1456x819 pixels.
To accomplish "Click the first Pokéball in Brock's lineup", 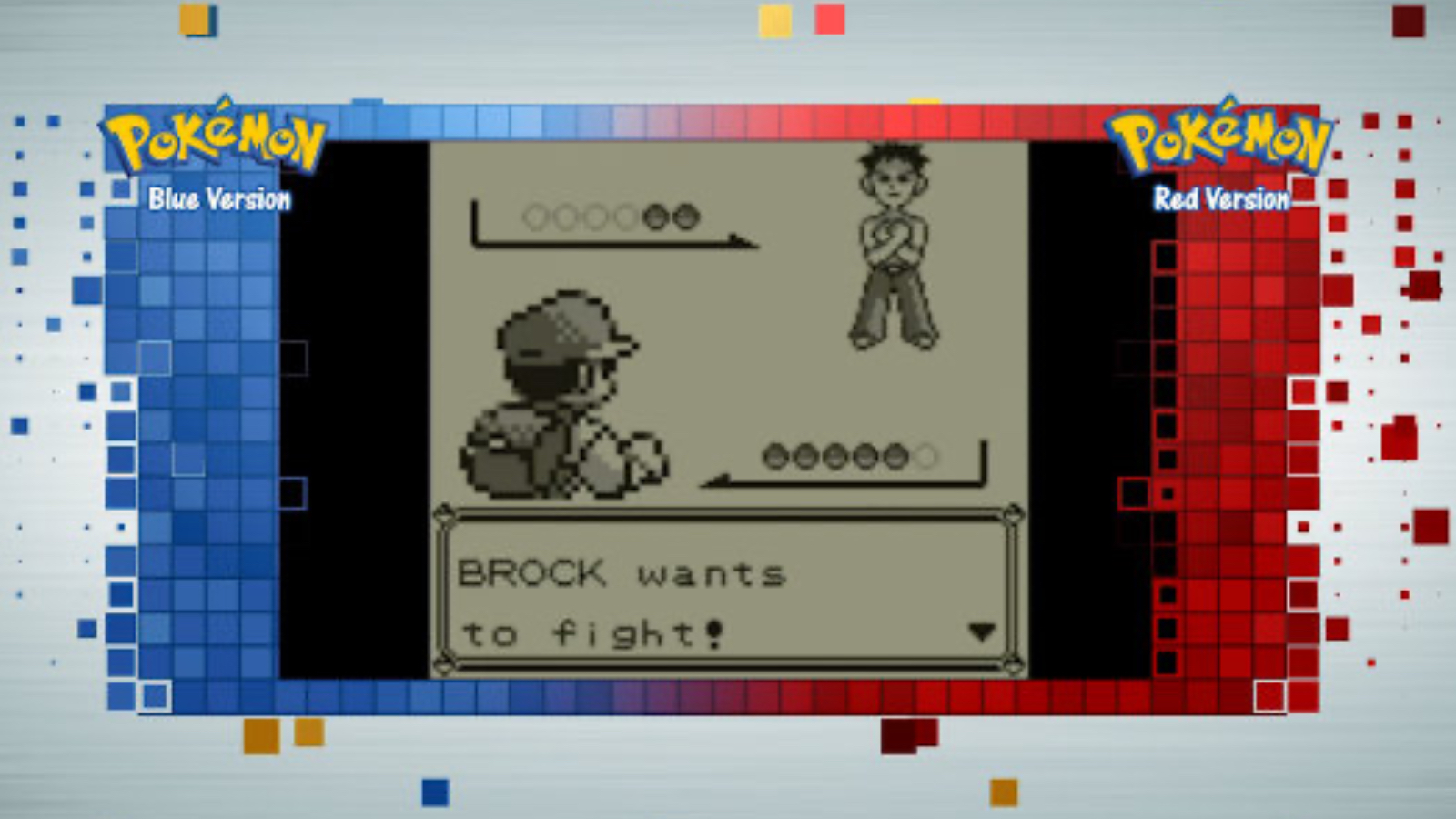I will pyautogui.click(x=535, y=216).
